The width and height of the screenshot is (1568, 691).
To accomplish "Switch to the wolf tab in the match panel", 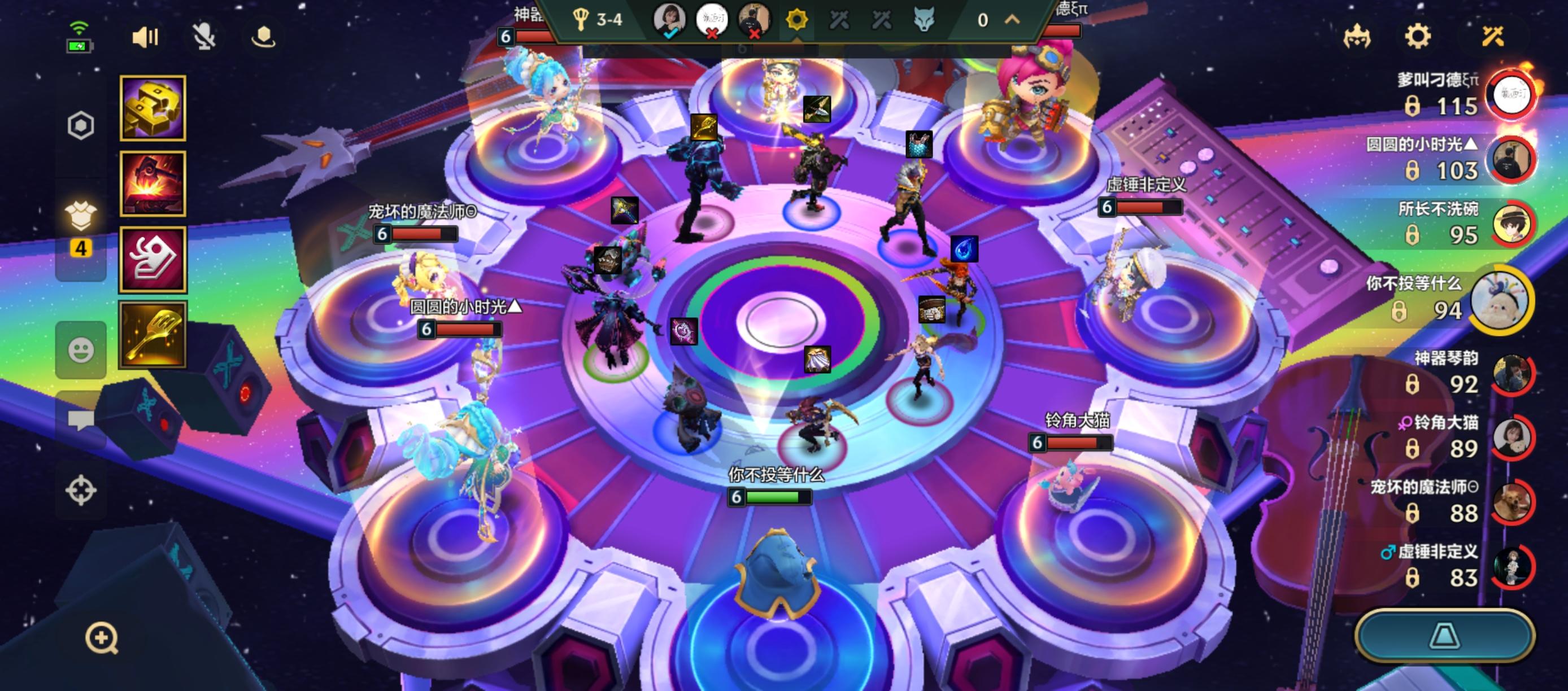I will click(x=925, y=20).
